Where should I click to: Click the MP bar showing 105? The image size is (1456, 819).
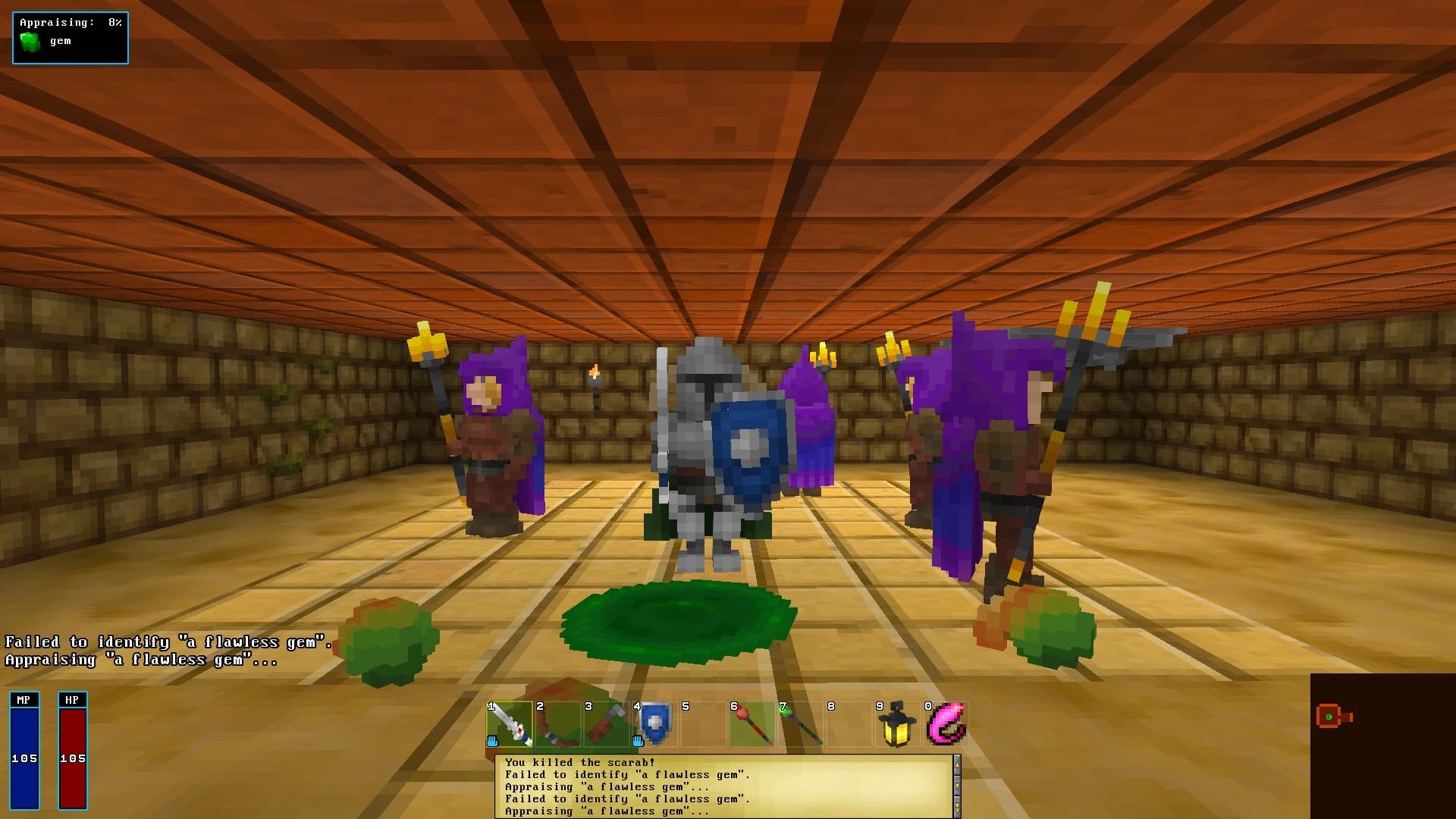click(x=24, y=751)
